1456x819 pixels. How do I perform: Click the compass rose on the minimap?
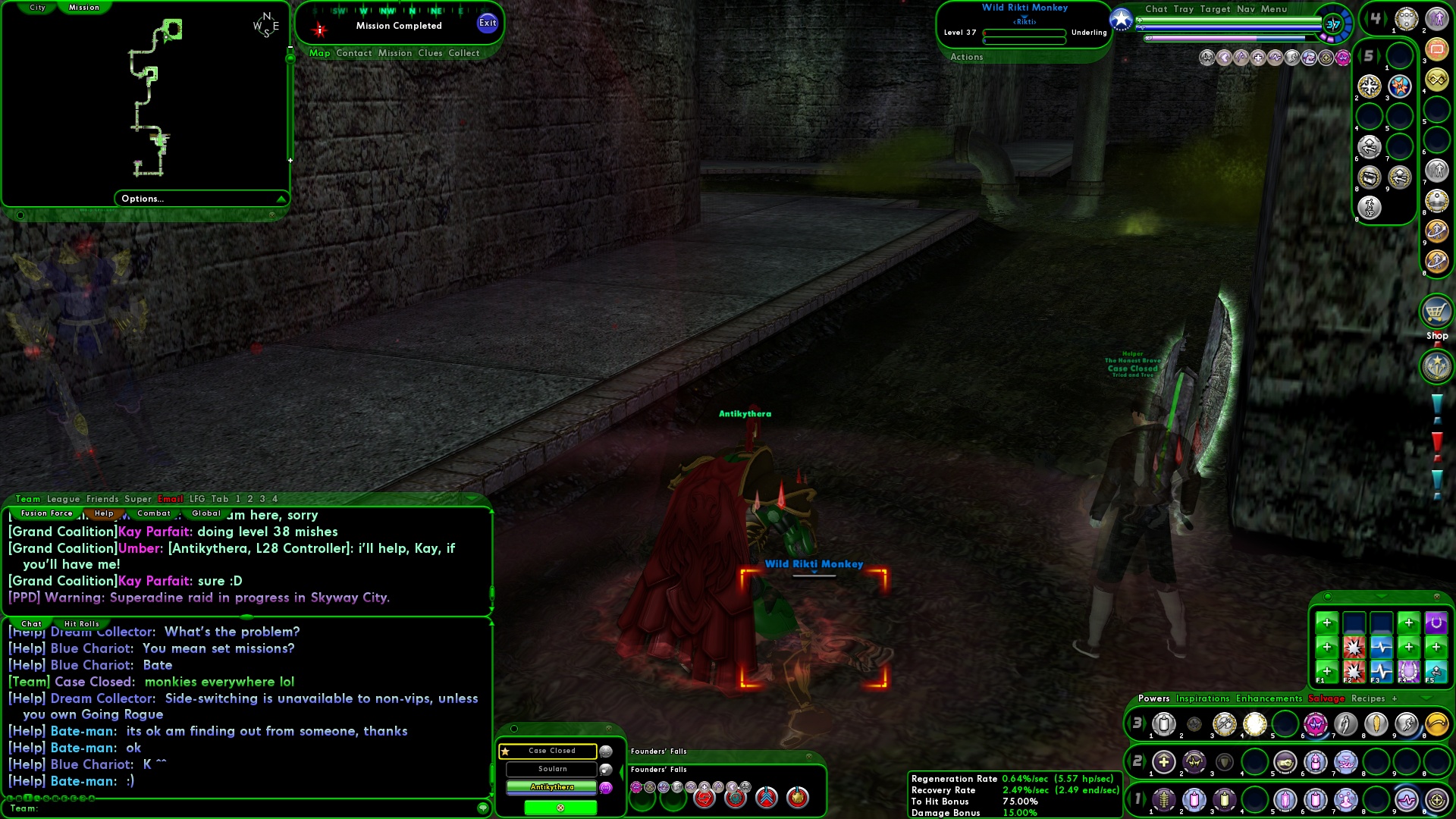coord(267,24)
